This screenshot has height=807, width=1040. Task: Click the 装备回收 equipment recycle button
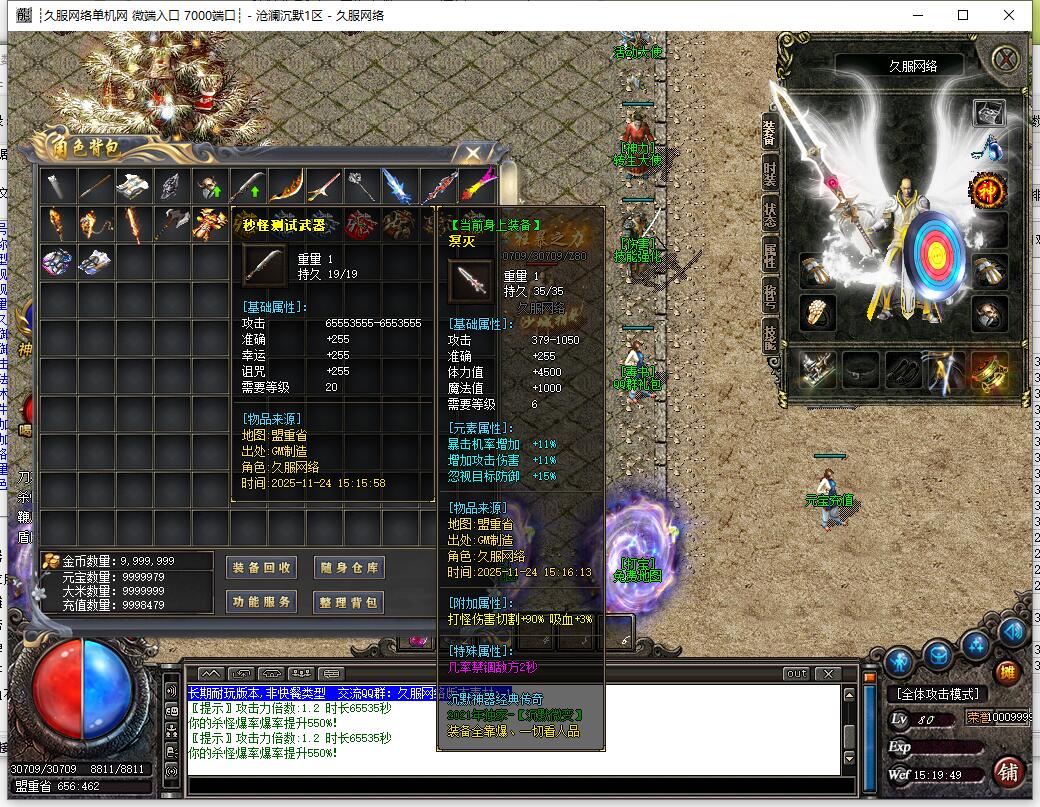point(261,568)
